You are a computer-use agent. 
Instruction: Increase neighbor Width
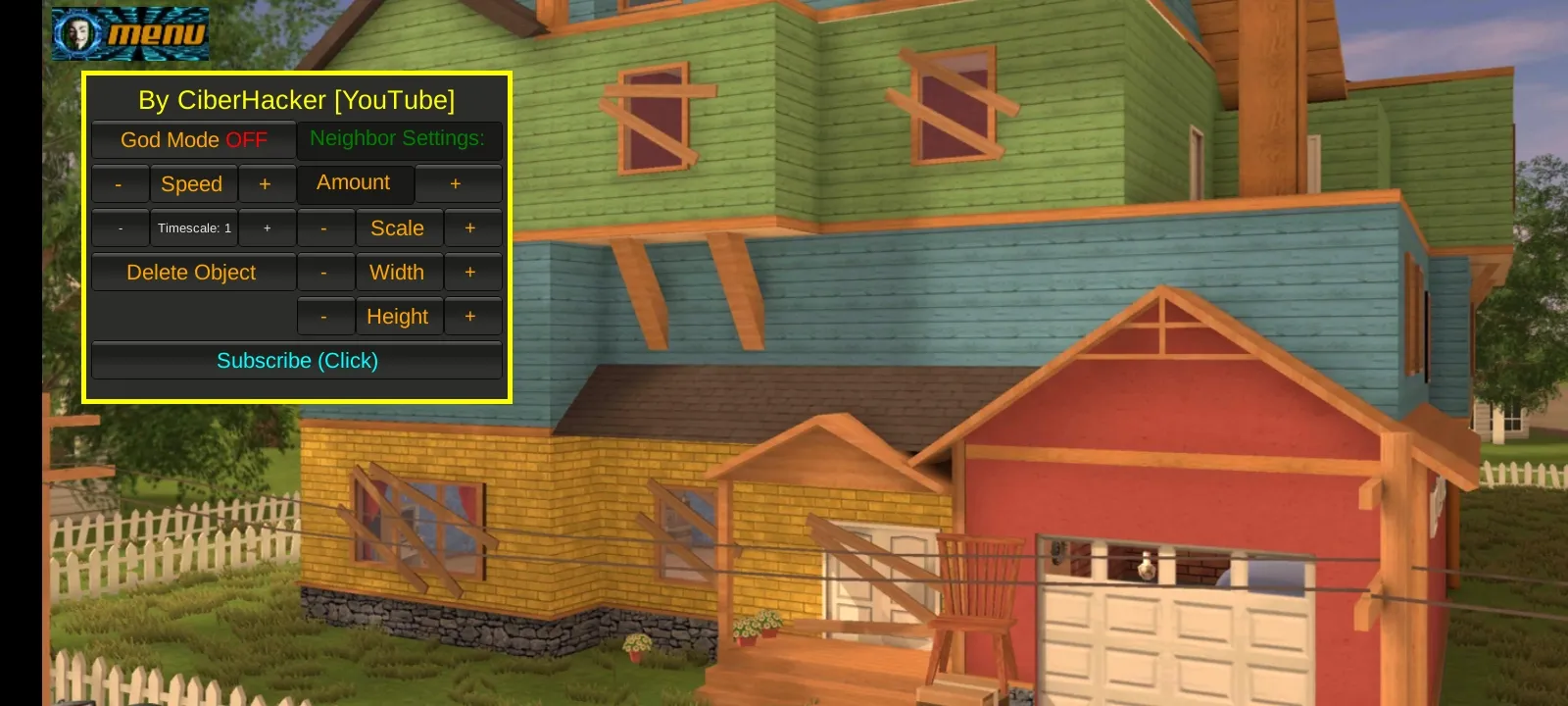coord(471,272)
